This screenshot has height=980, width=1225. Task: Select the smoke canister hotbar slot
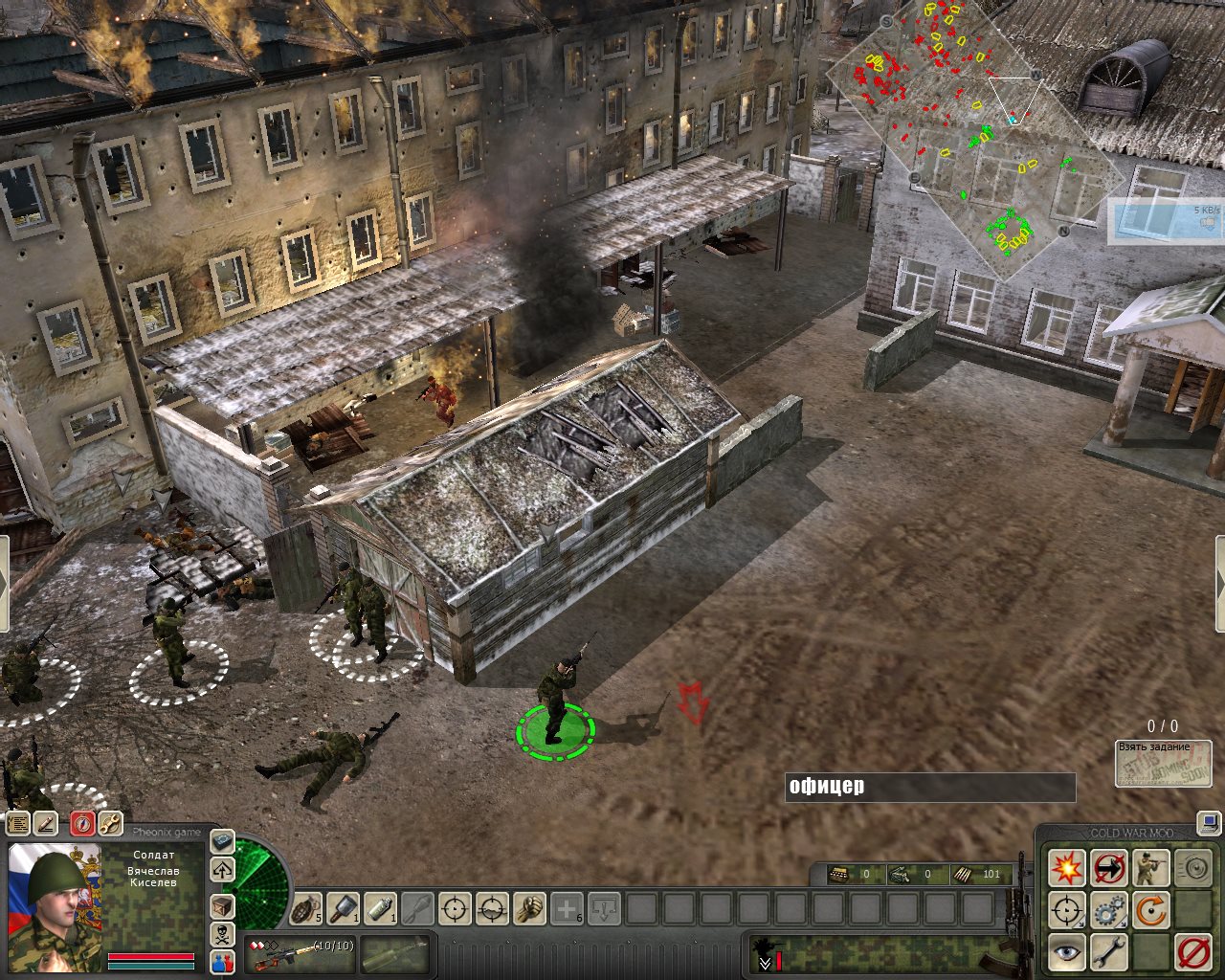click(381, 907)
